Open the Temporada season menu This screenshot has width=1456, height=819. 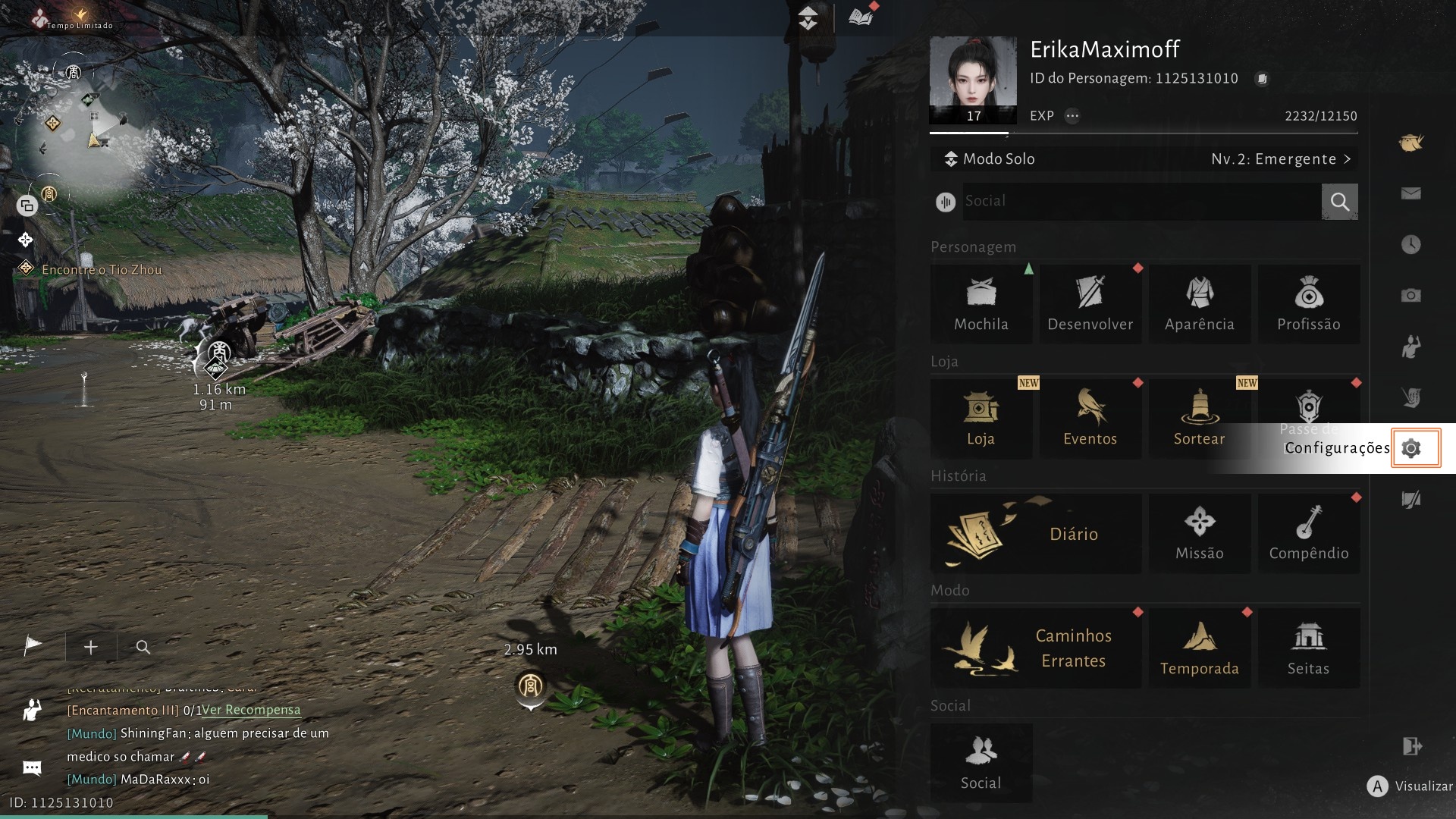(x=1199, y=648)
